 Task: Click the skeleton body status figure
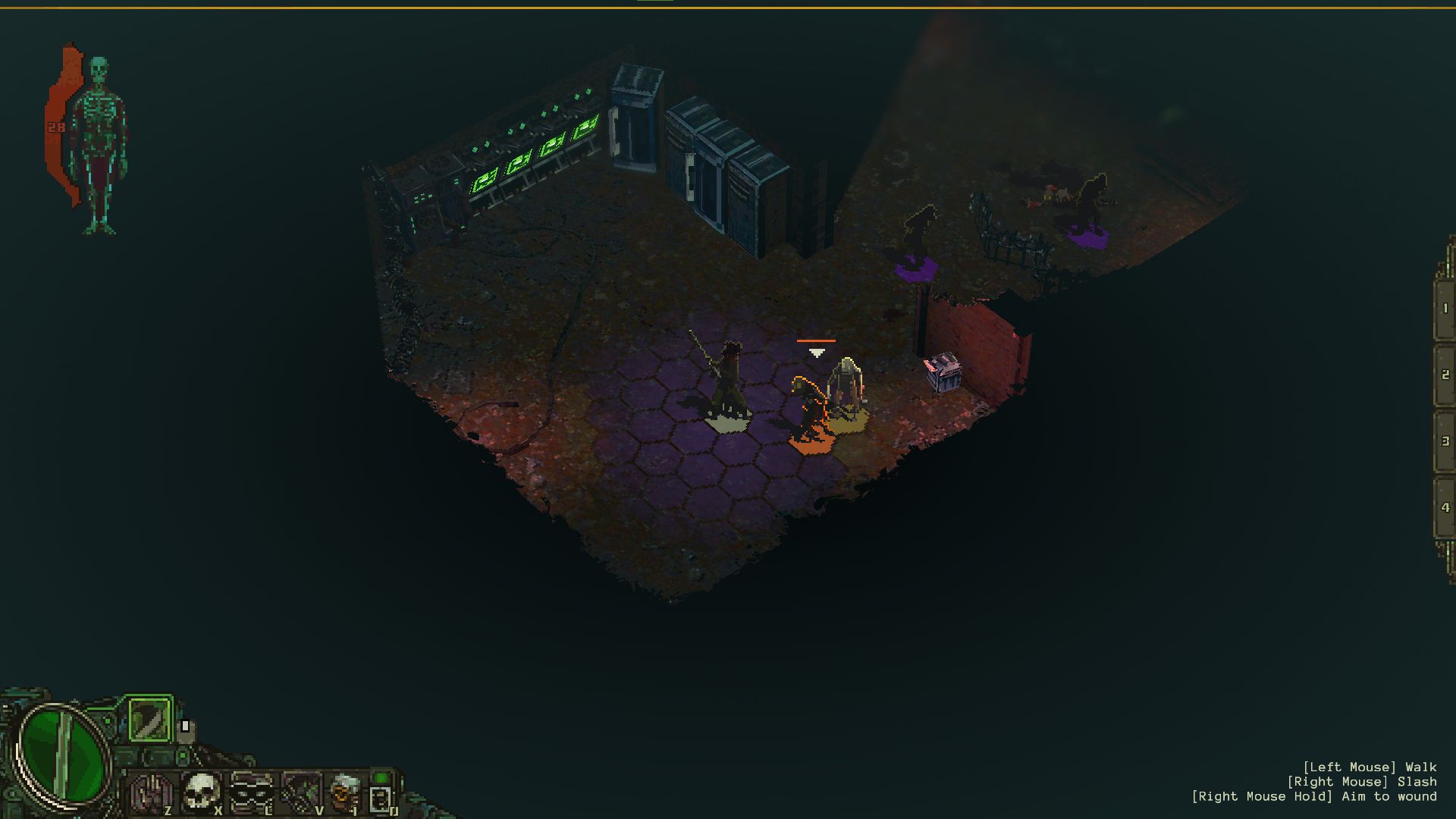[99, 144]
